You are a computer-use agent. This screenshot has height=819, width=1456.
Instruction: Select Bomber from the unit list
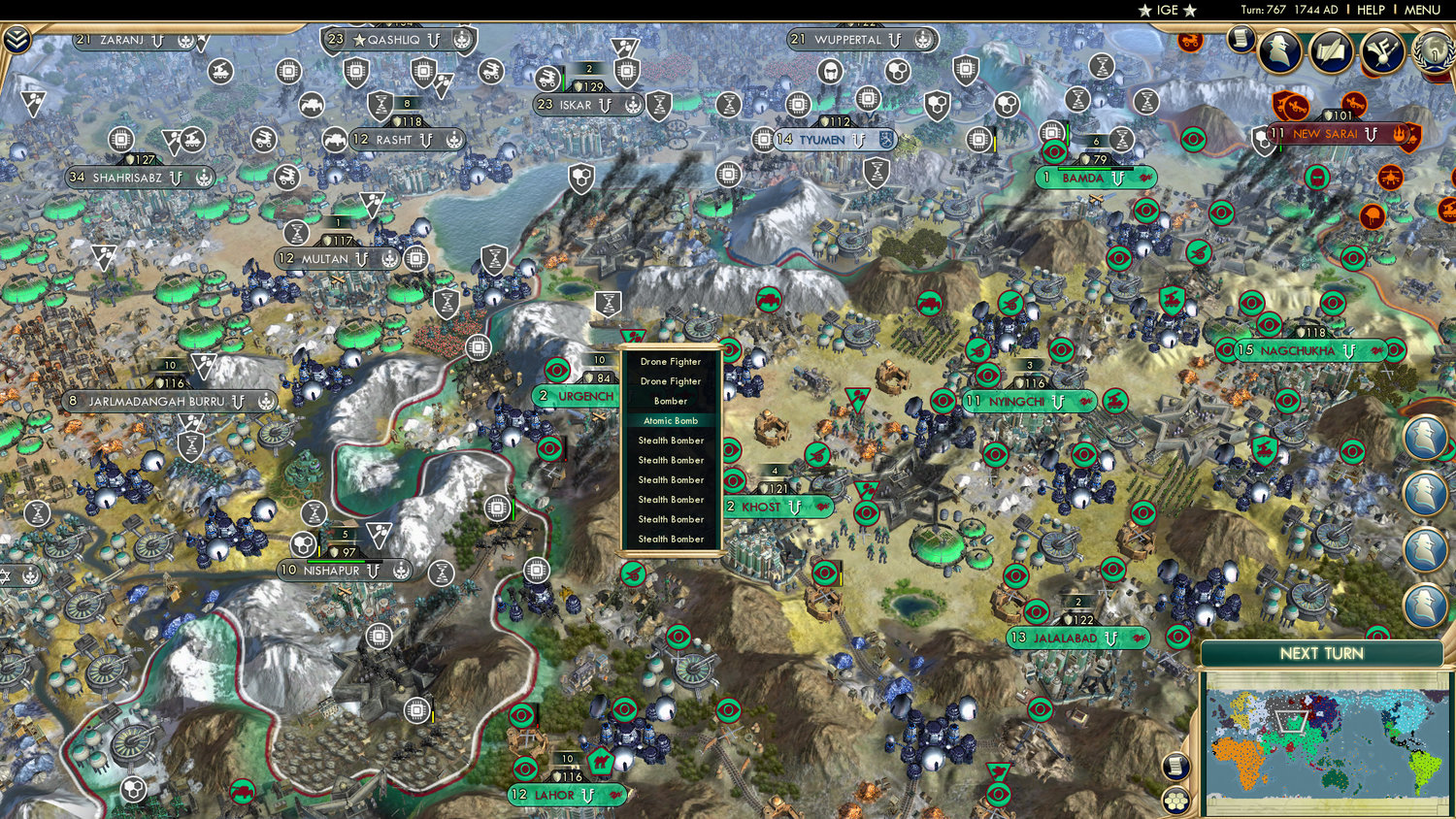coord(672,400)
